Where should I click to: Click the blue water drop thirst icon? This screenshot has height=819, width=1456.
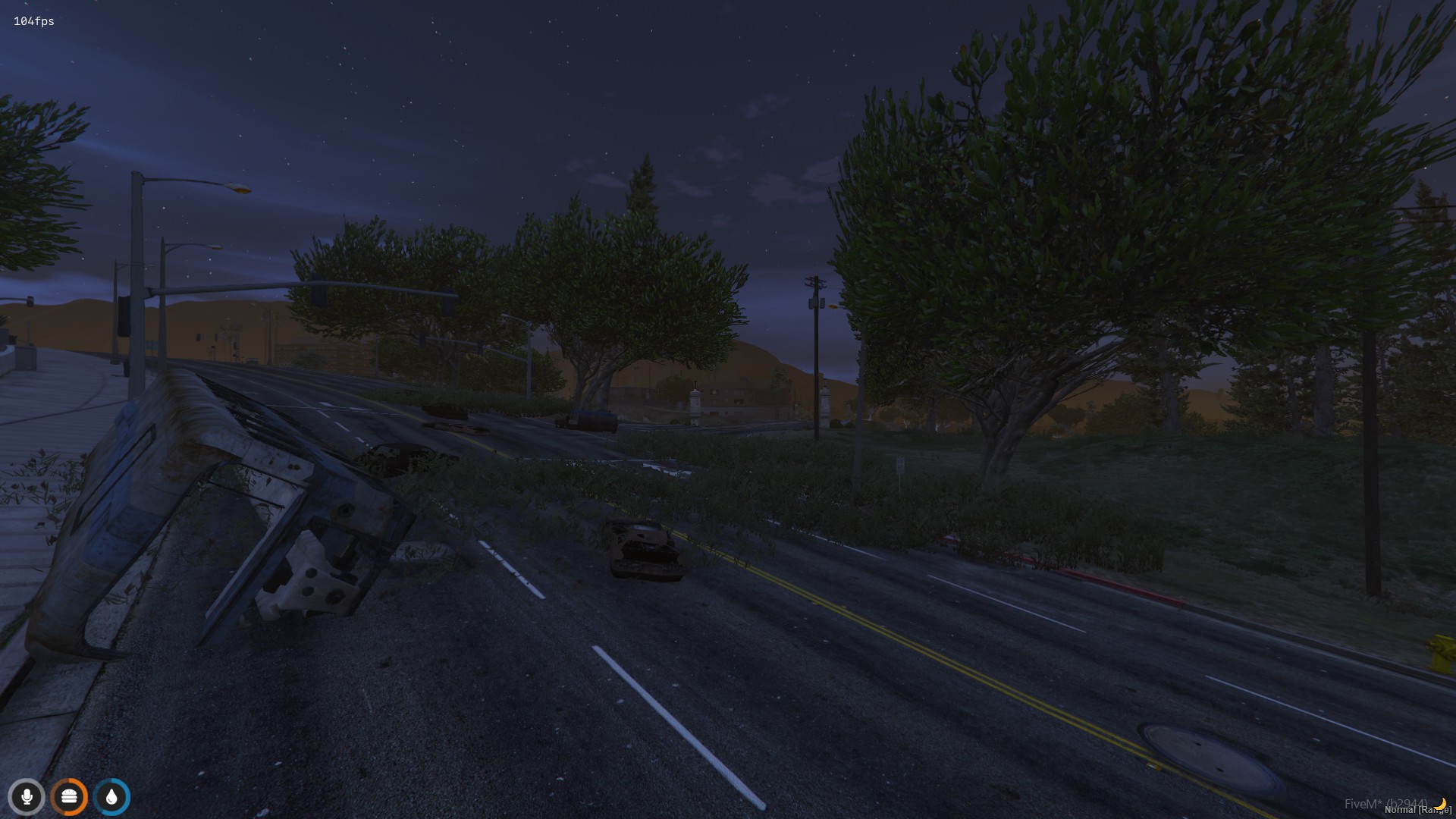(112, 797)
